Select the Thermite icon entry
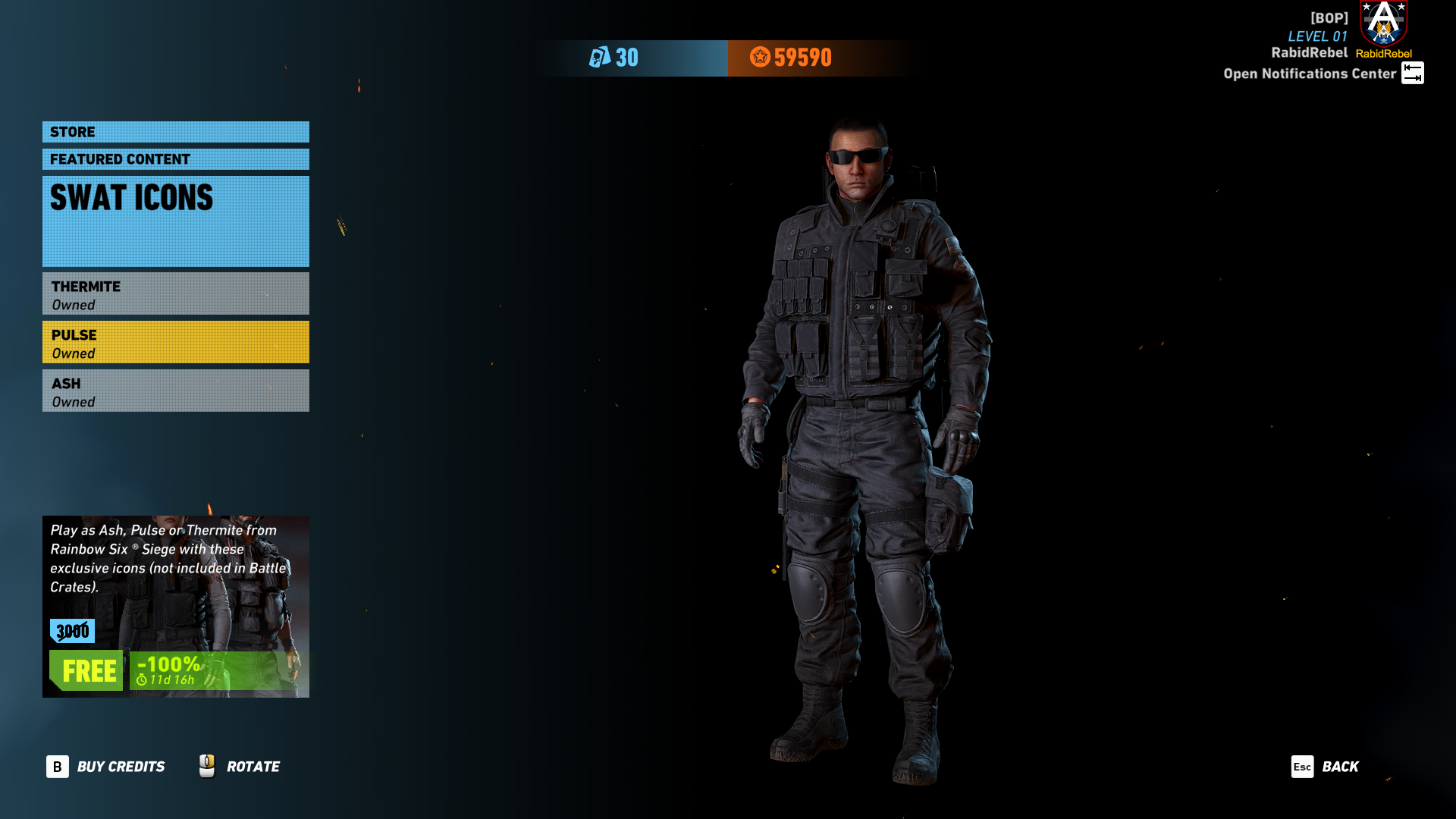 pyautogui.click(x=175, y=294)
